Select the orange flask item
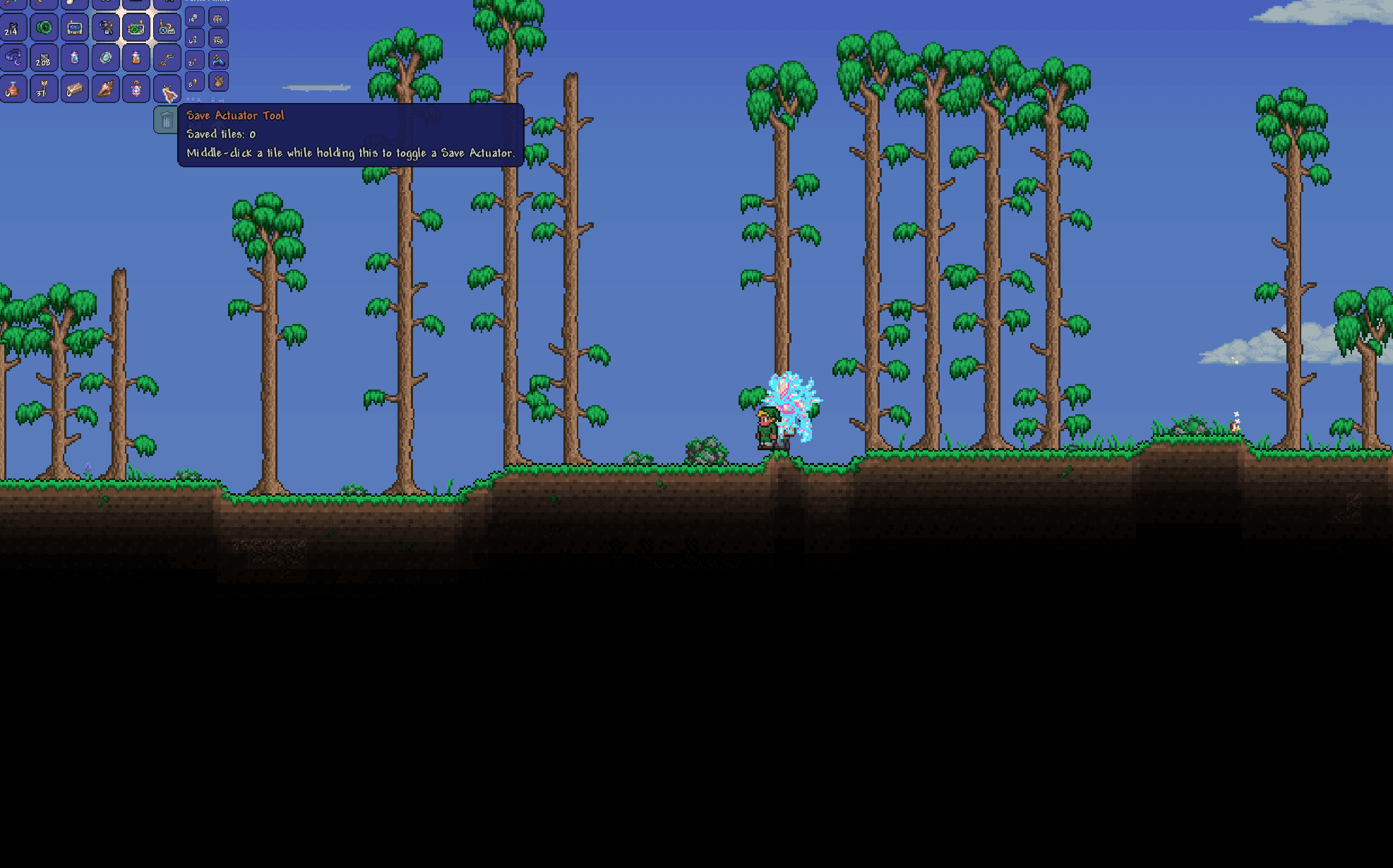 point(137,59)
